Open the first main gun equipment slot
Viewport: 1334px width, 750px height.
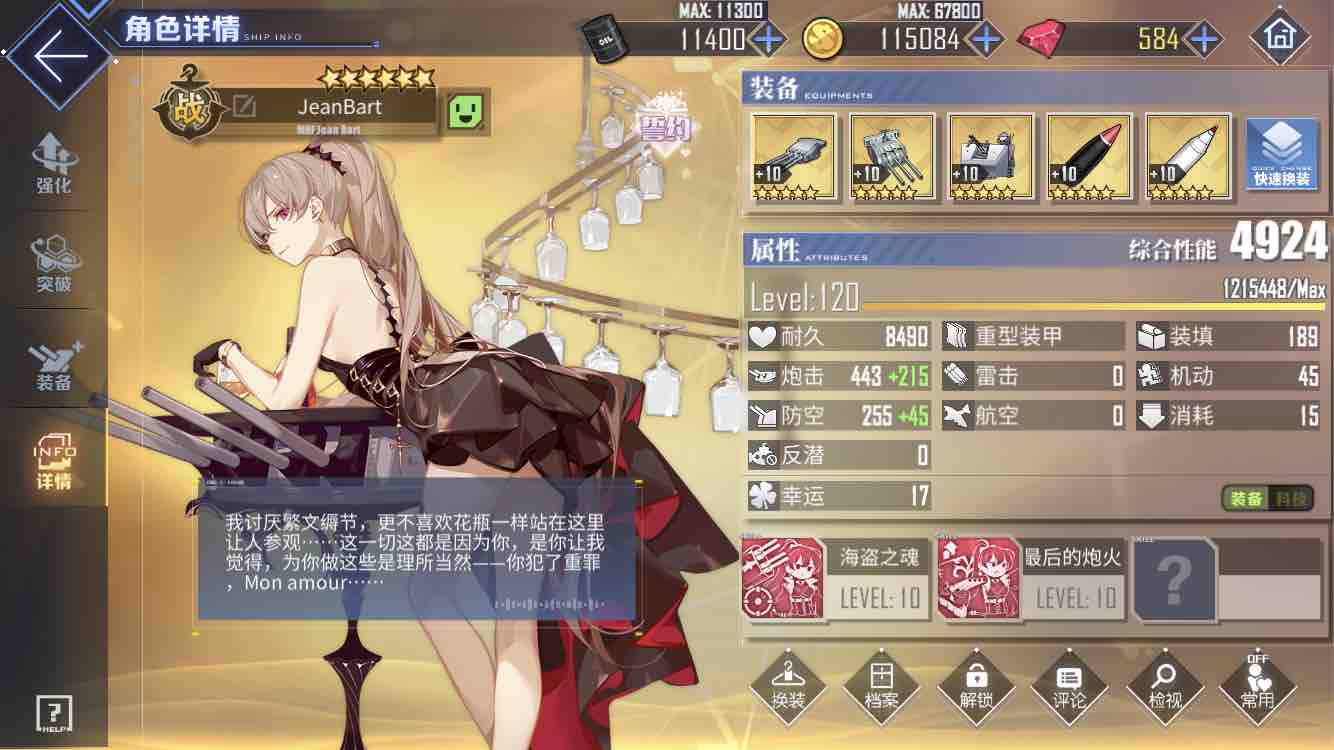792,157
